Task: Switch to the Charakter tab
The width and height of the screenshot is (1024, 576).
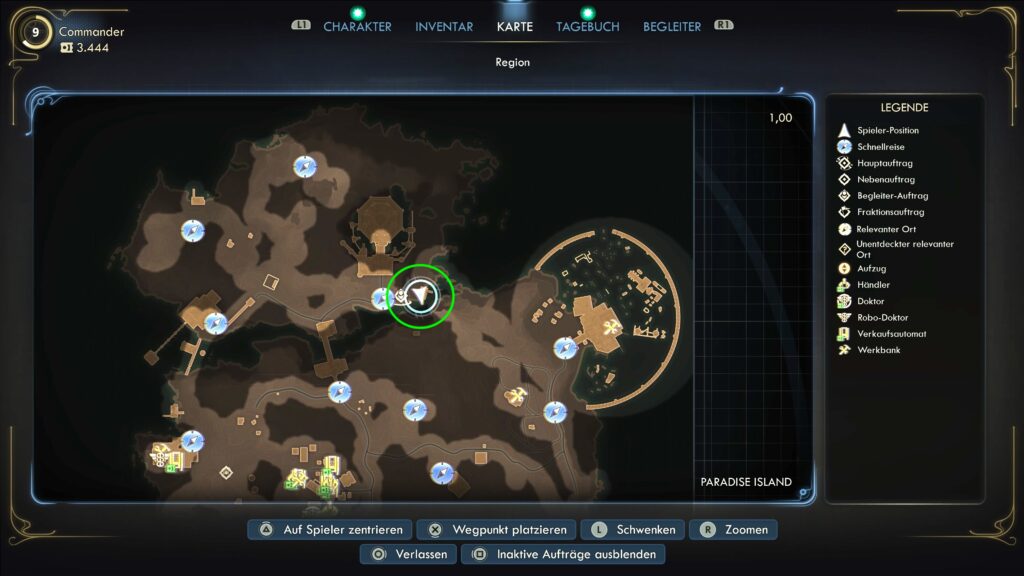Action: (x=357, y=27)
